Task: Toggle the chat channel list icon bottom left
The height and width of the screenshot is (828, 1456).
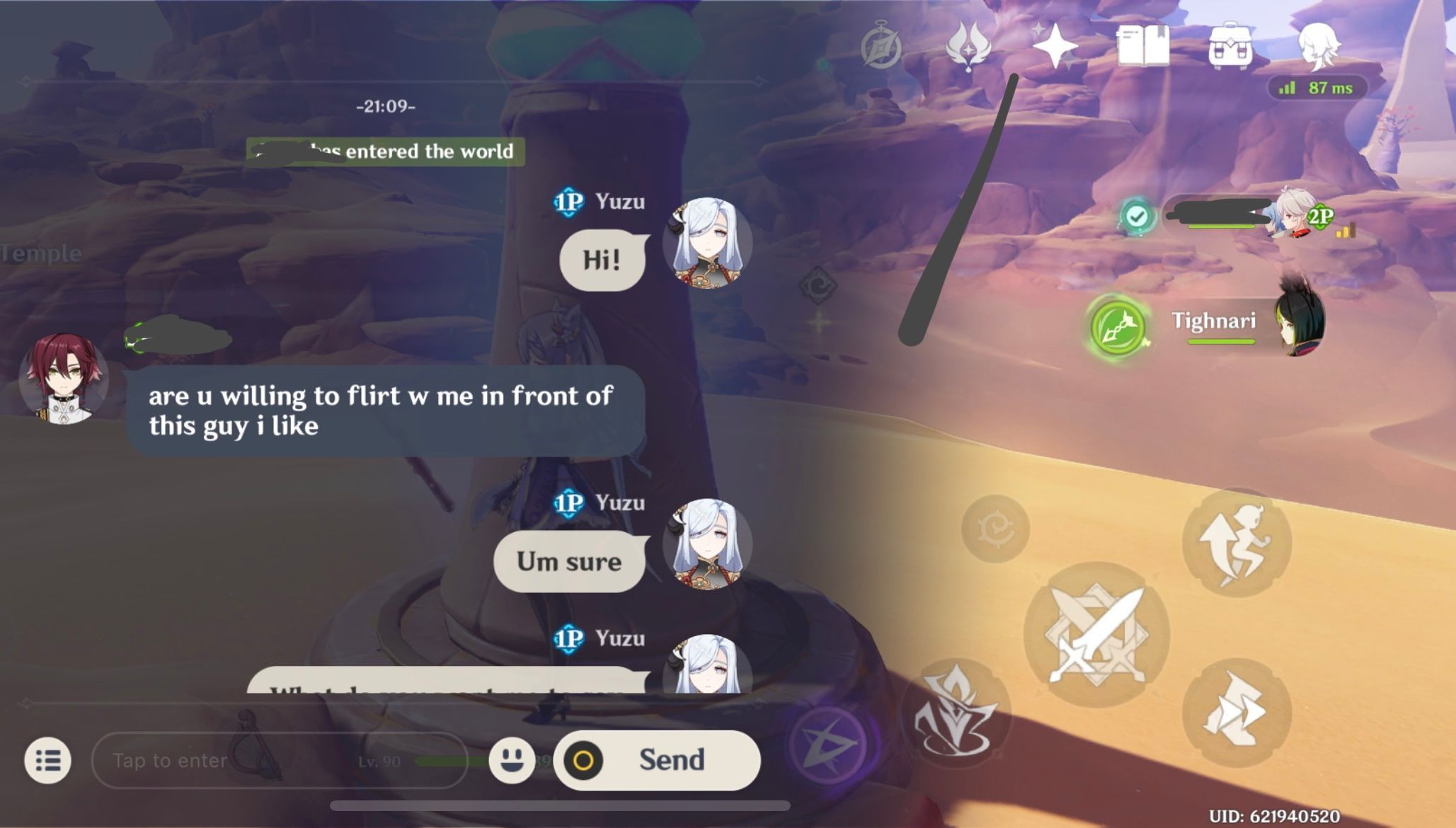Action: point(47,760)
